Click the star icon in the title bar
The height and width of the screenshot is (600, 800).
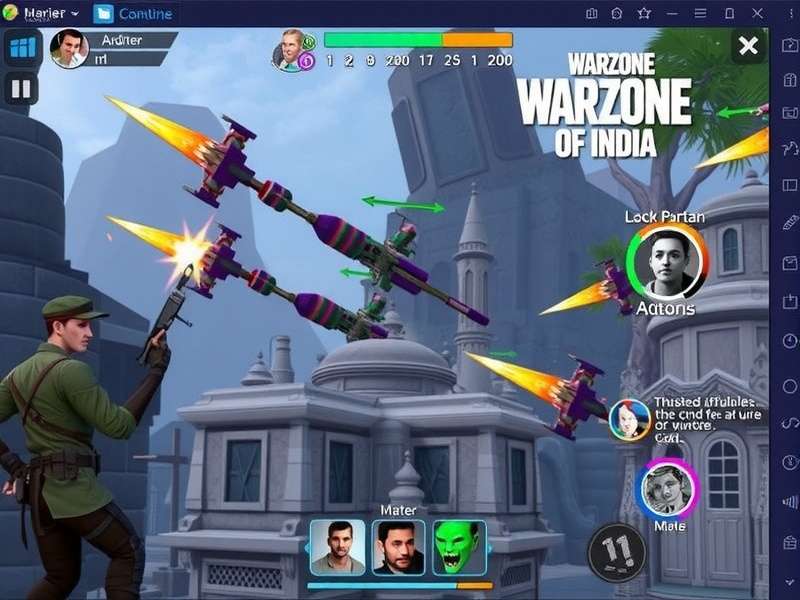pyautogui.click(x=645, y=13)
